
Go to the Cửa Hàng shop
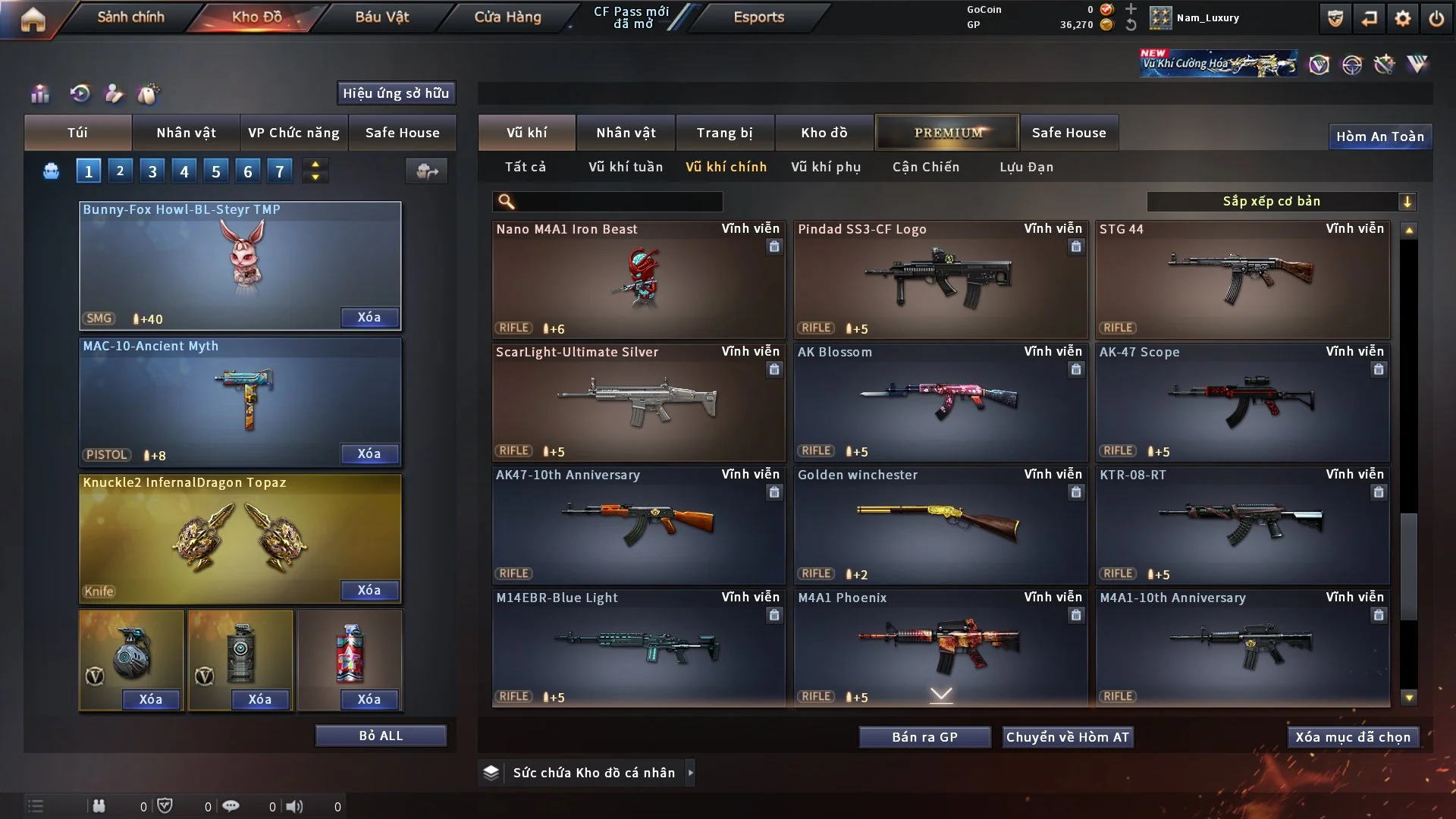click(507, 17)
